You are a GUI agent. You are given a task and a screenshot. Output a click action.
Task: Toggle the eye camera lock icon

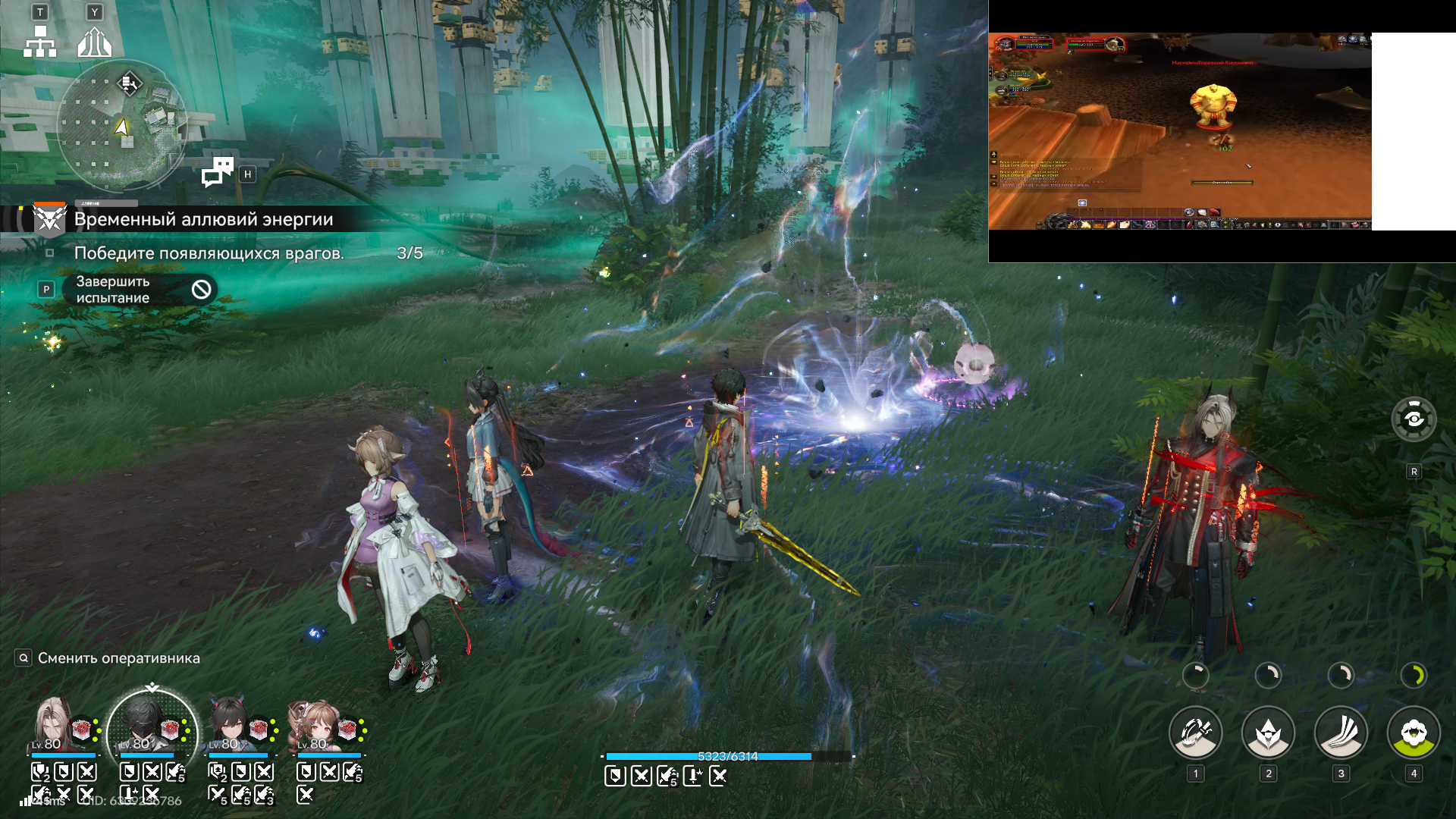click(1414, 419)
